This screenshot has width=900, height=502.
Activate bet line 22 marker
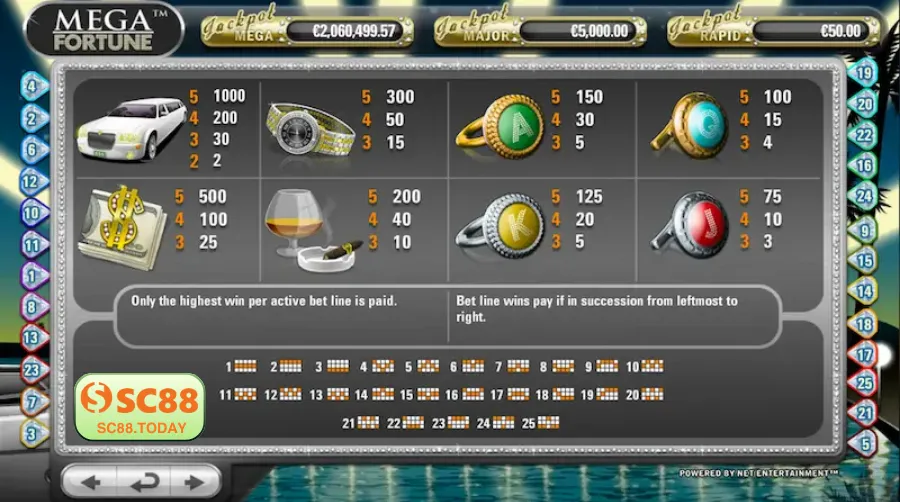pos(866,134)
